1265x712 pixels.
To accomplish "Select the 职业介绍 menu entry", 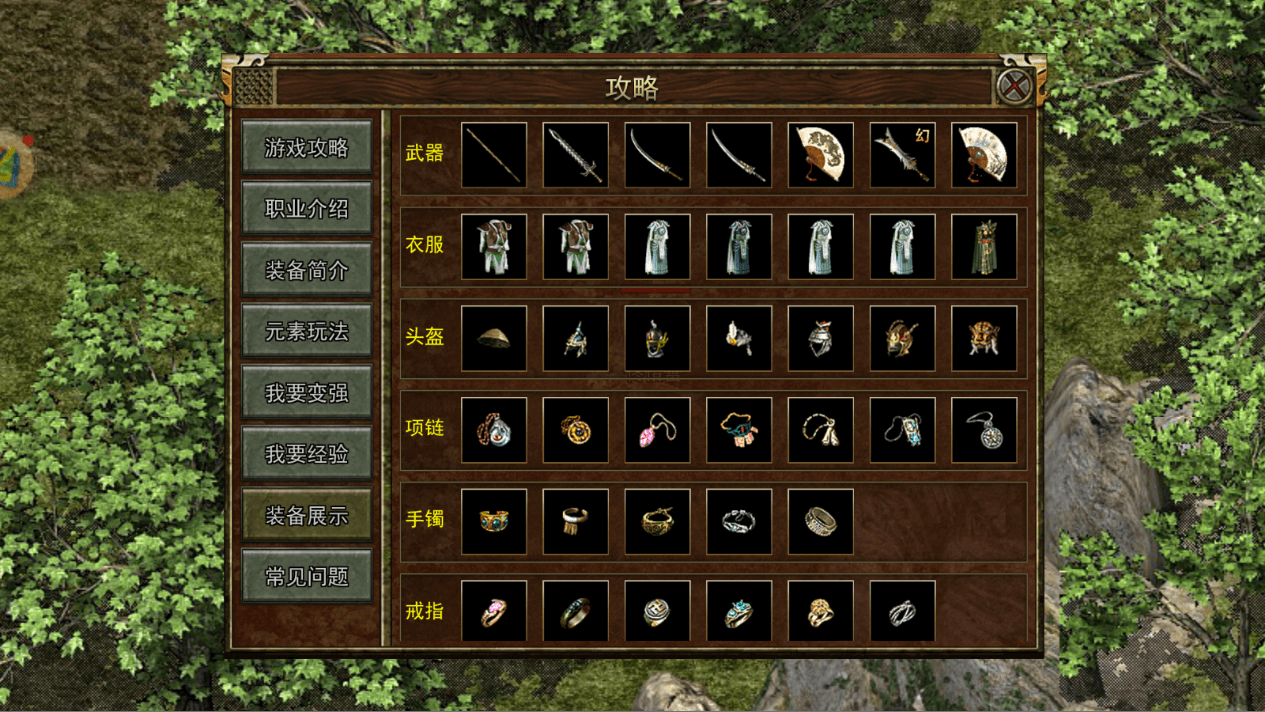I will click(x=307, y=209).
